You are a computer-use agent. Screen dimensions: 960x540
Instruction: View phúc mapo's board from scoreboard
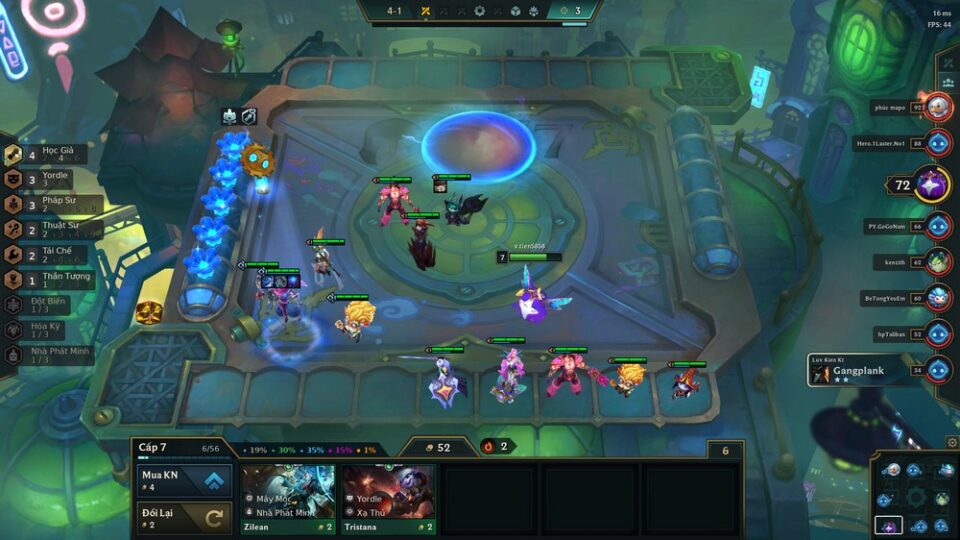pos(937,107)
